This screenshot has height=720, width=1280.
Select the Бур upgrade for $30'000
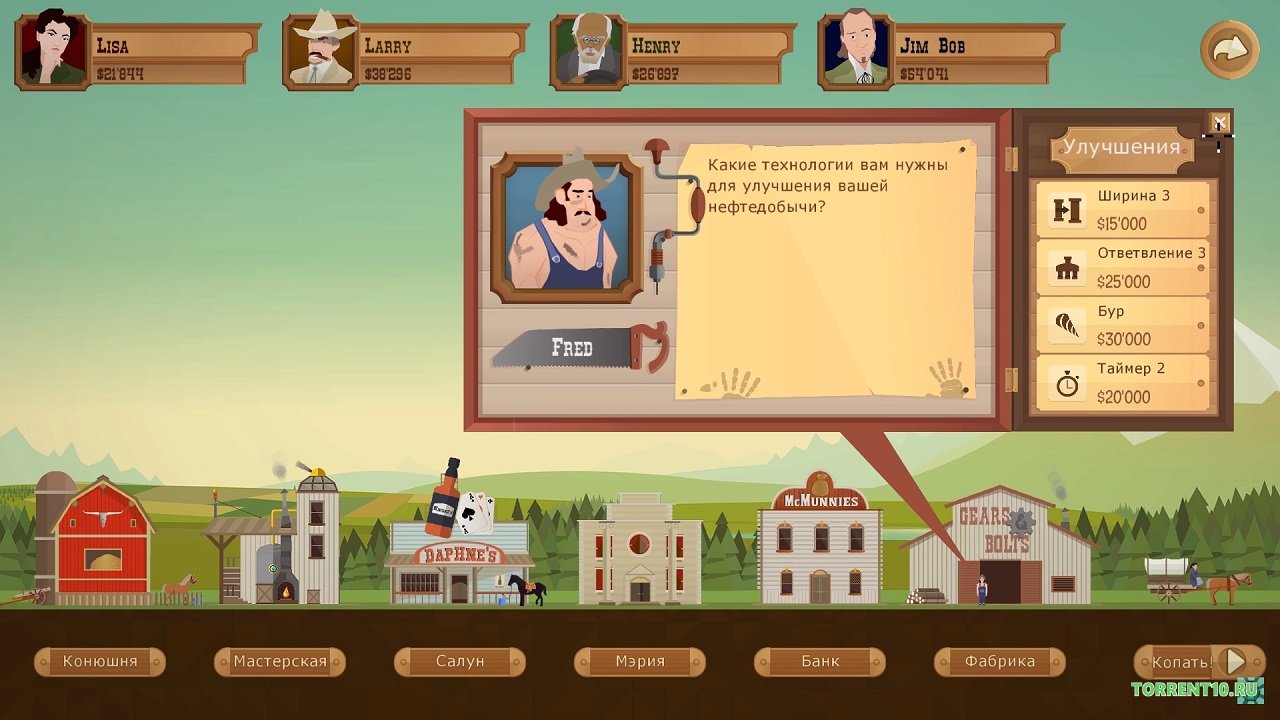point(1124,325)
